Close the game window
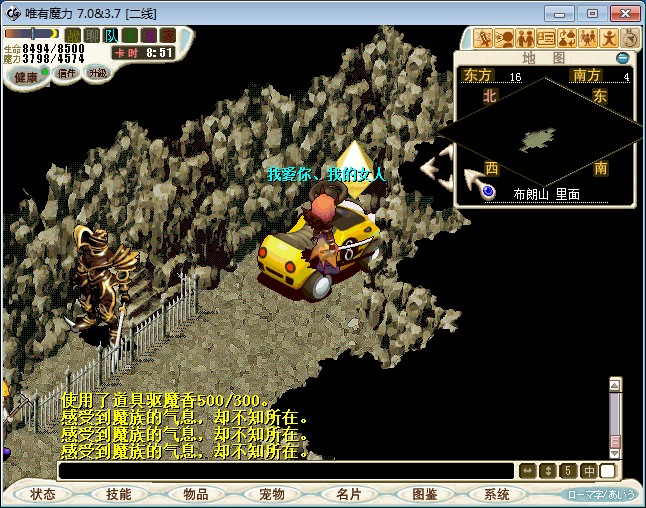This screenshot has height=508, width=646. click(622, 13)
